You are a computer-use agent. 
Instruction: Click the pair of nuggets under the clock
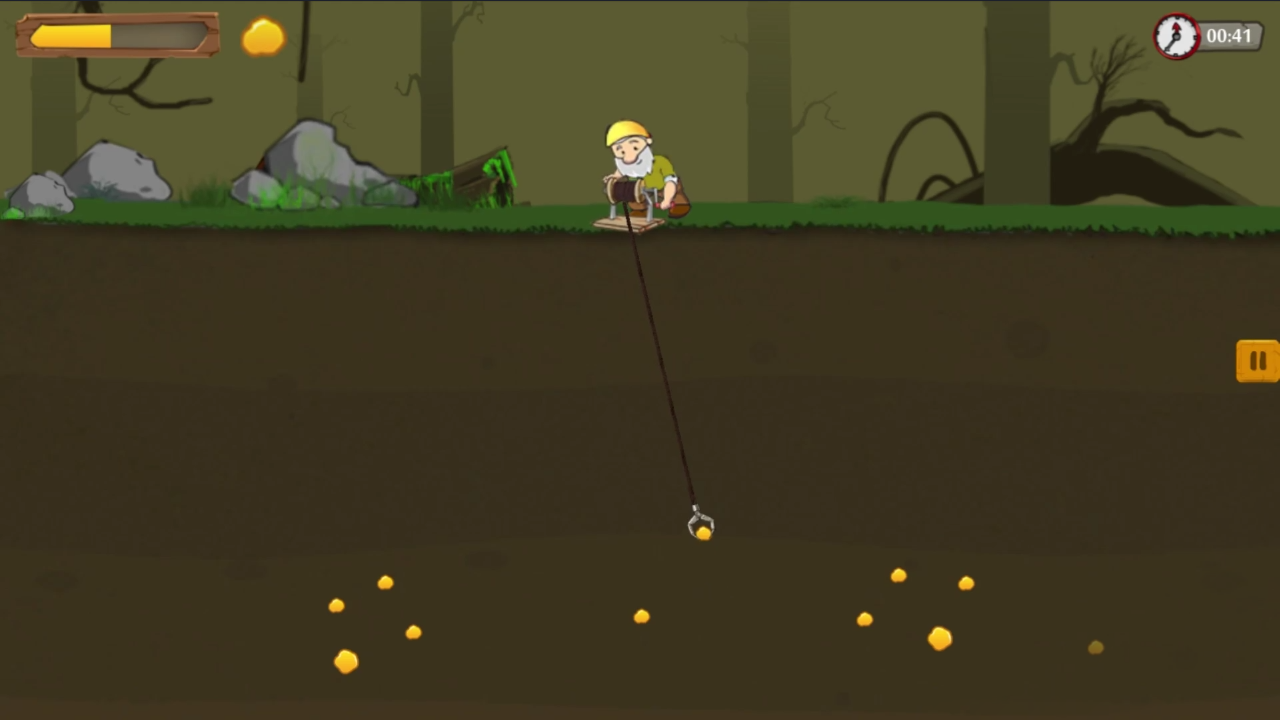click(x=930, y=580)
